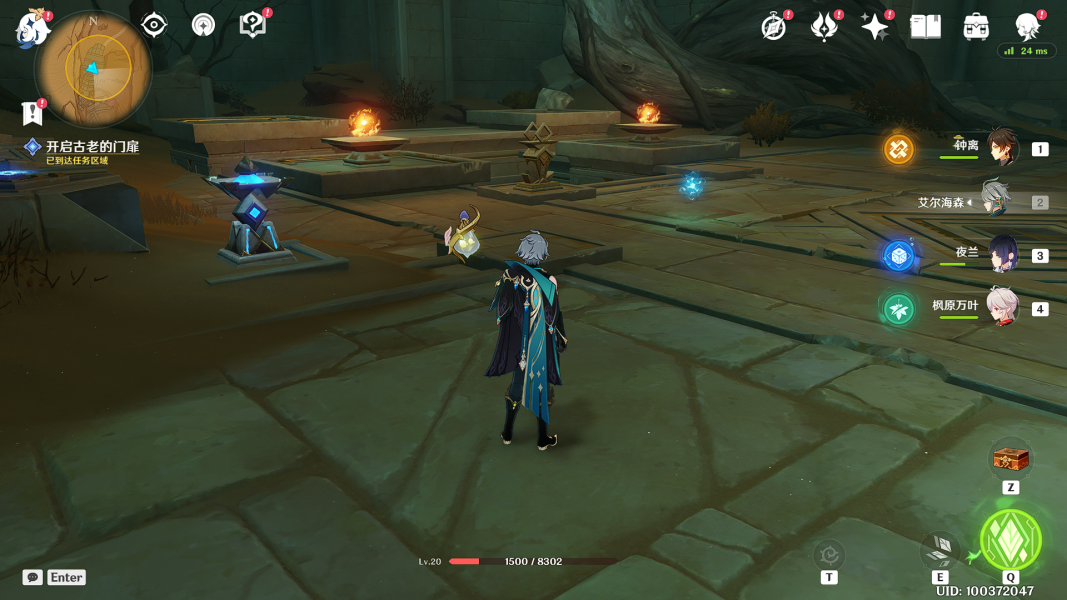Viewport: 1067px width, 600px height.
Task: Open the character screen icon
Action: click(1027, 26)
